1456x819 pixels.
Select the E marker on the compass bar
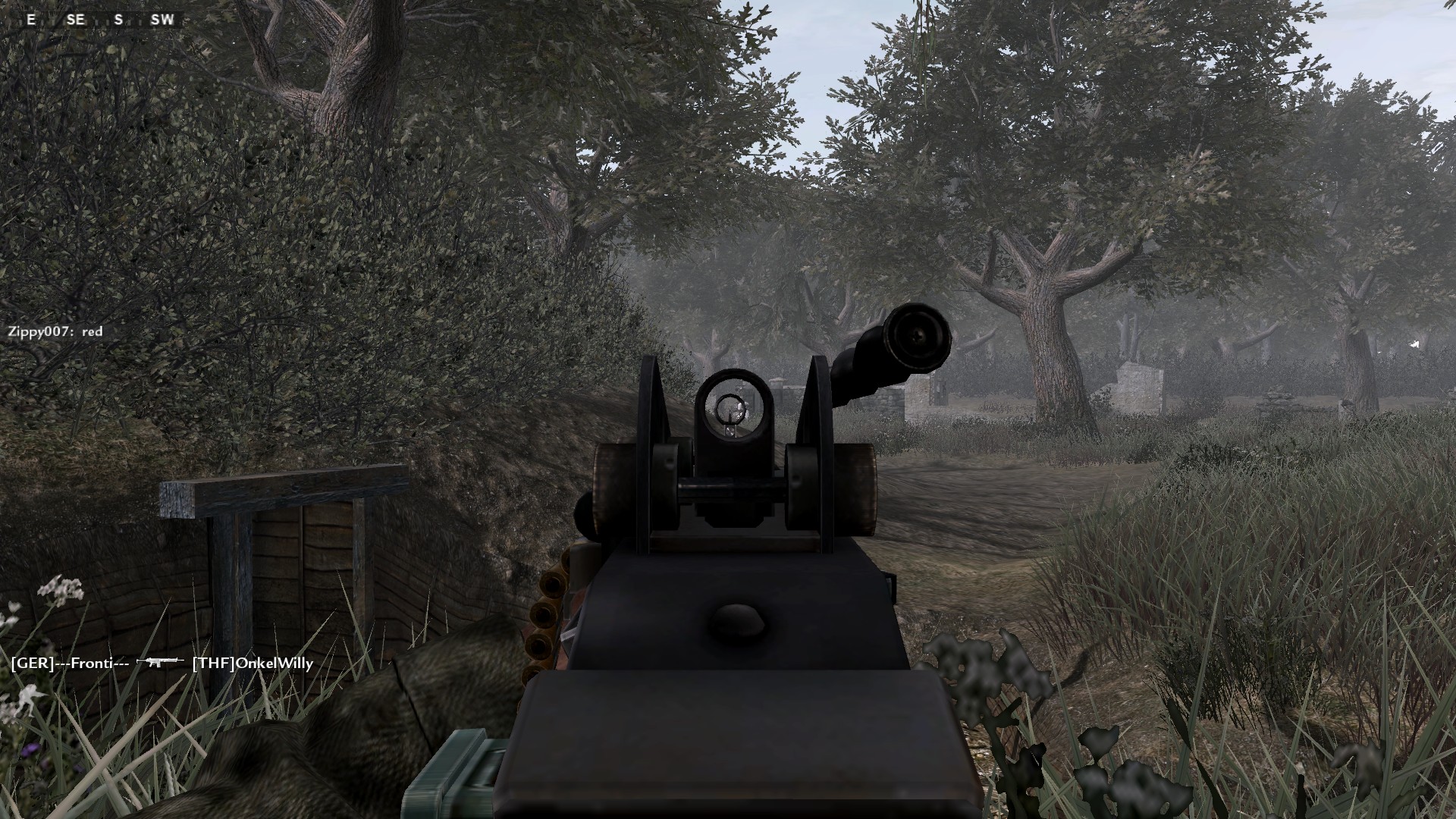tap(30, 20)
